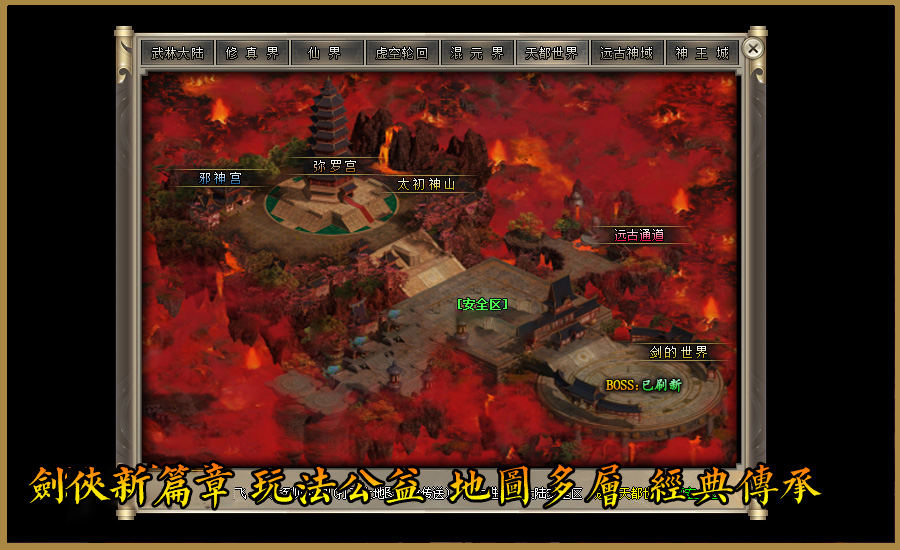Image resolution: width=900 pixels, height=550 pixels.
Task: Switch to the 武林大陆 map tab
Action: pos(177,53)
